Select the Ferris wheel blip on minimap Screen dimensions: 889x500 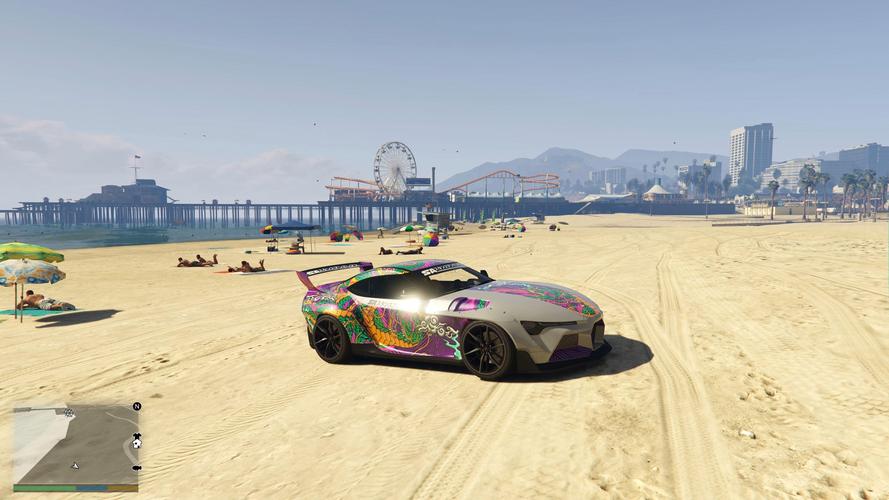[x=69, y=412]
